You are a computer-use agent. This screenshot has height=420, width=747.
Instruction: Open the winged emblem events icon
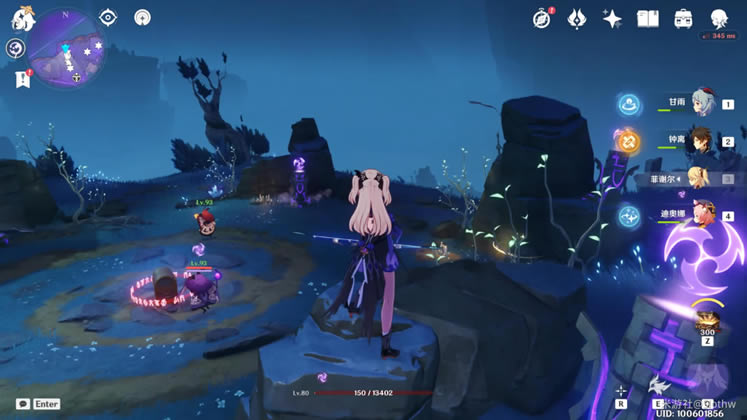tap(577, 18)
